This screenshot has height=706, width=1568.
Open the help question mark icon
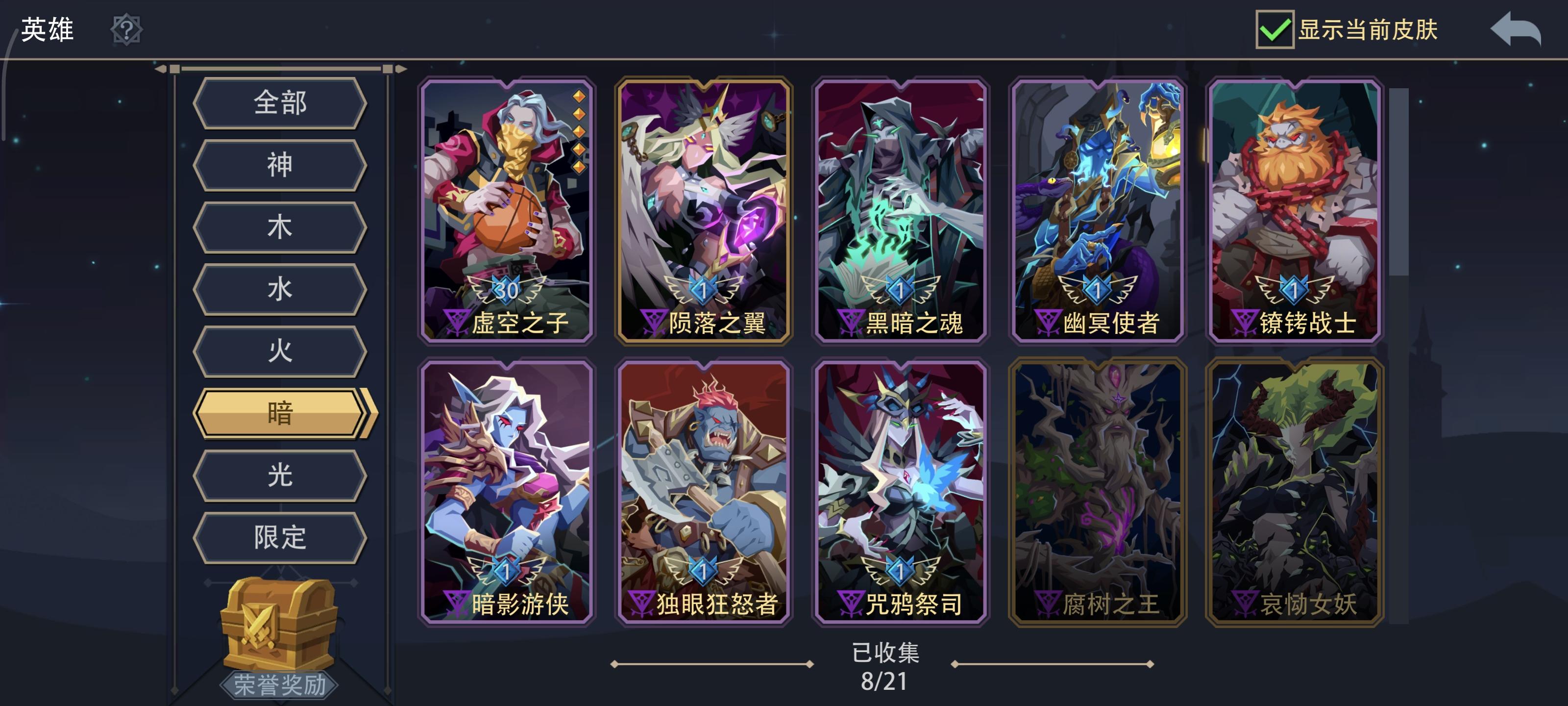pos(127,30)
